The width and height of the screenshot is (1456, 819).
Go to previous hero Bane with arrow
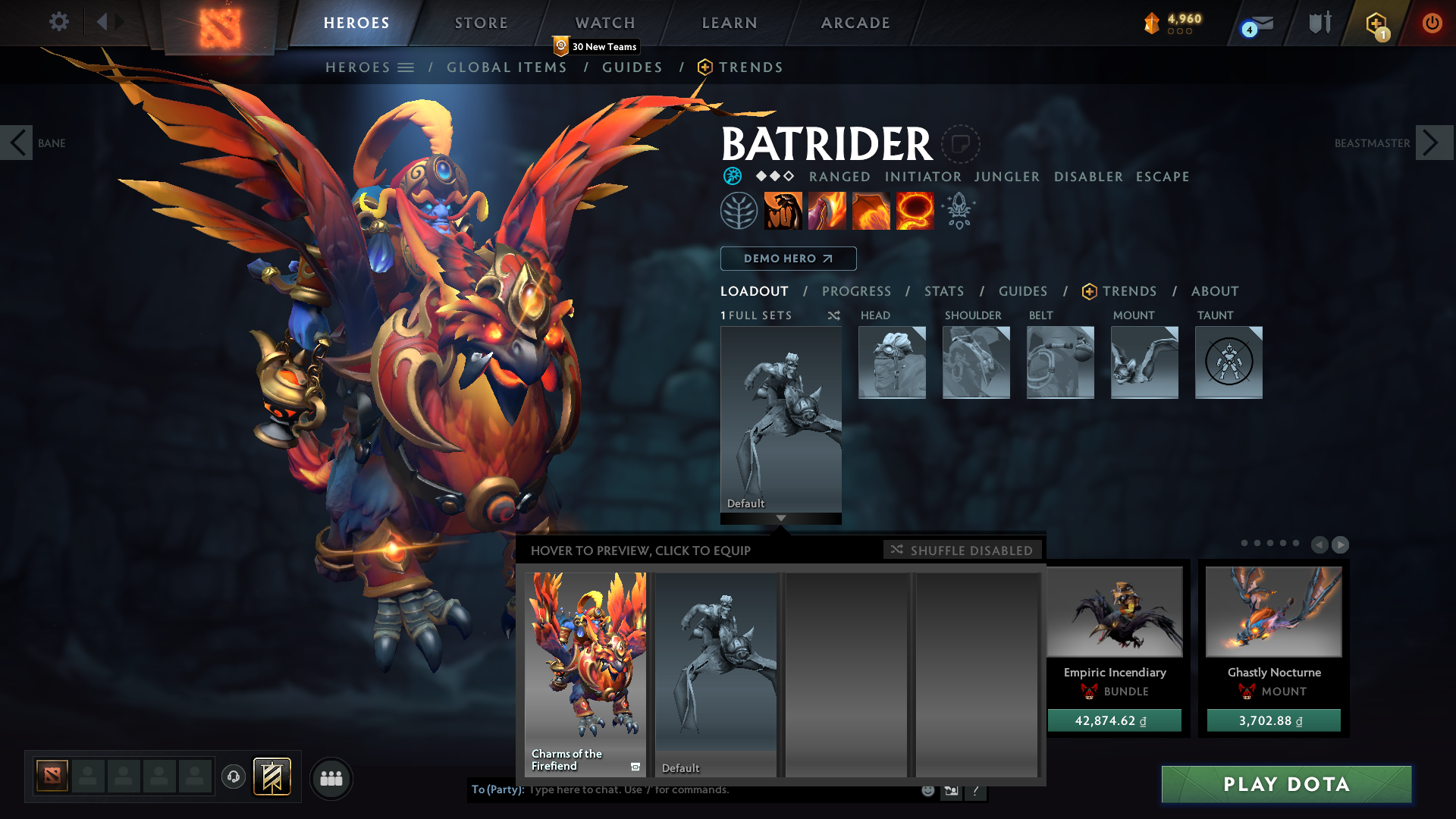17,143
